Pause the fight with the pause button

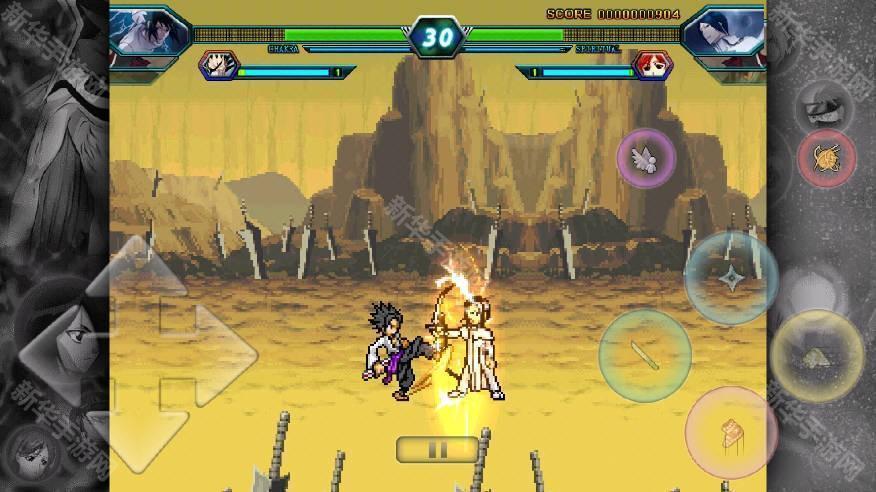(437, 449)
